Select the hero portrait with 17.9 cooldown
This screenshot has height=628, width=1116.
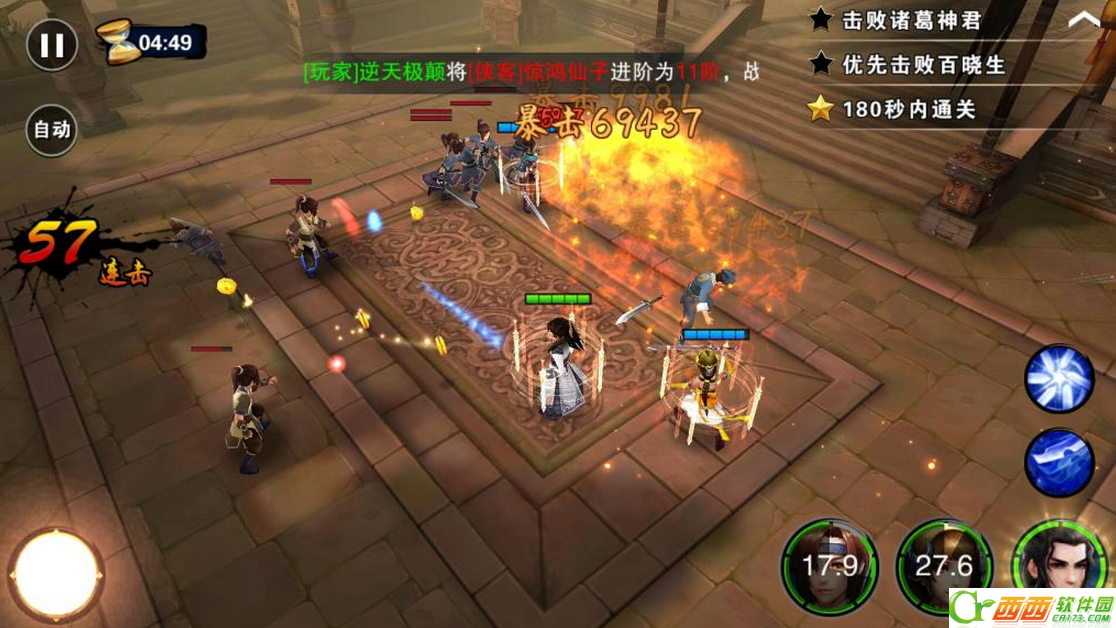(830, 567)
